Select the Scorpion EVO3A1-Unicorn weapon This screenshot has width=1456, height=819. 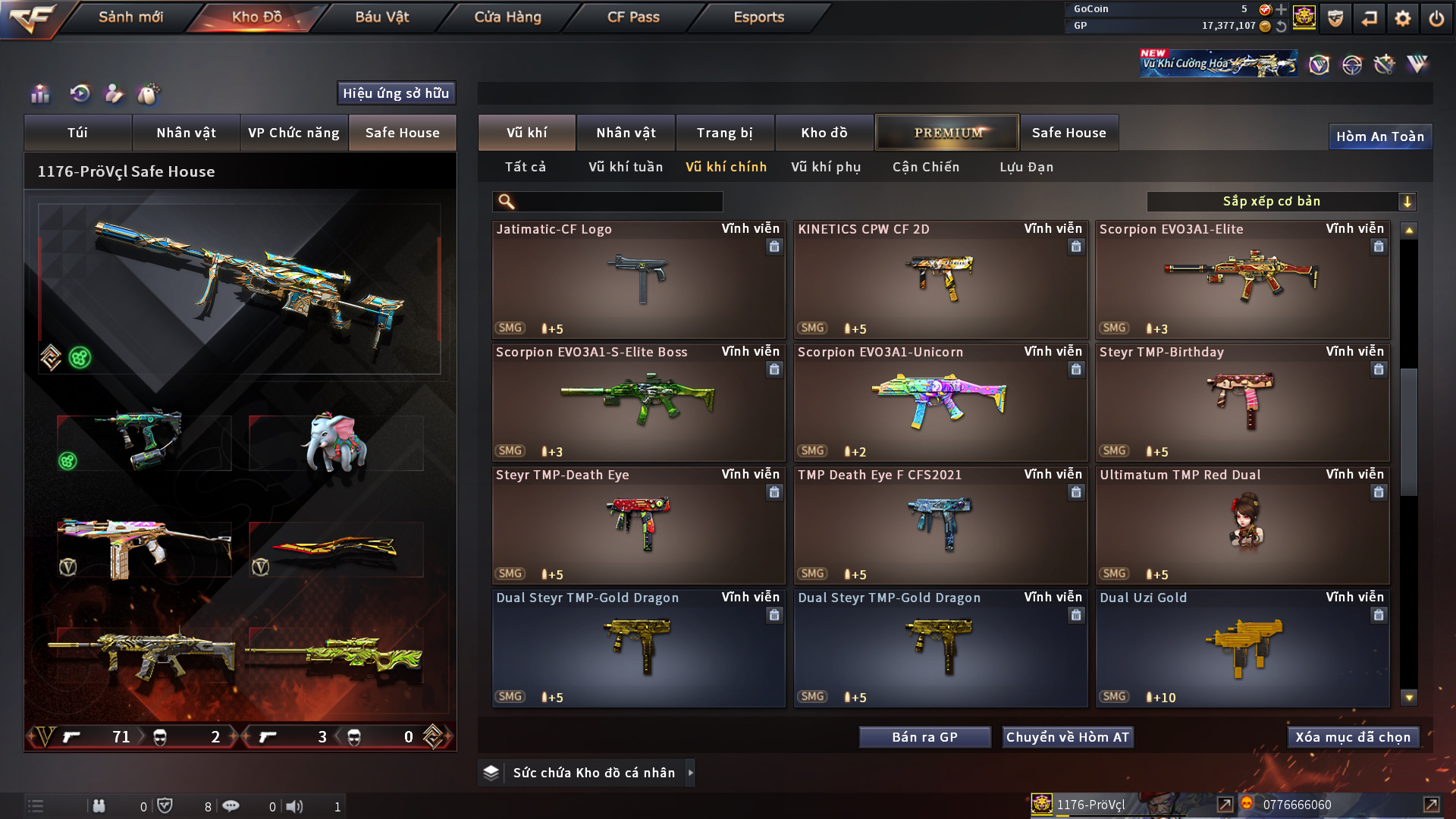pyautogui.click(x=940, y=402)
